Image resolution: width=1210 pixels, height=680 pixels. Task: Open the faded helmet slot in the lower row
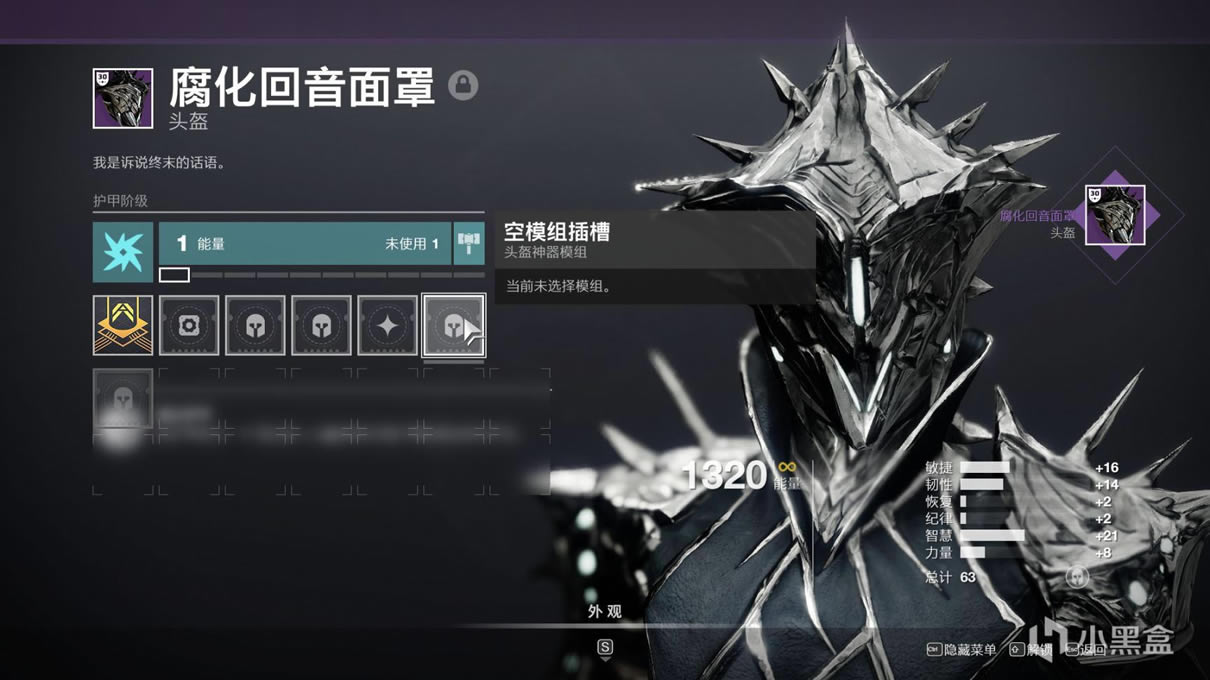click(x=123, y=399)
